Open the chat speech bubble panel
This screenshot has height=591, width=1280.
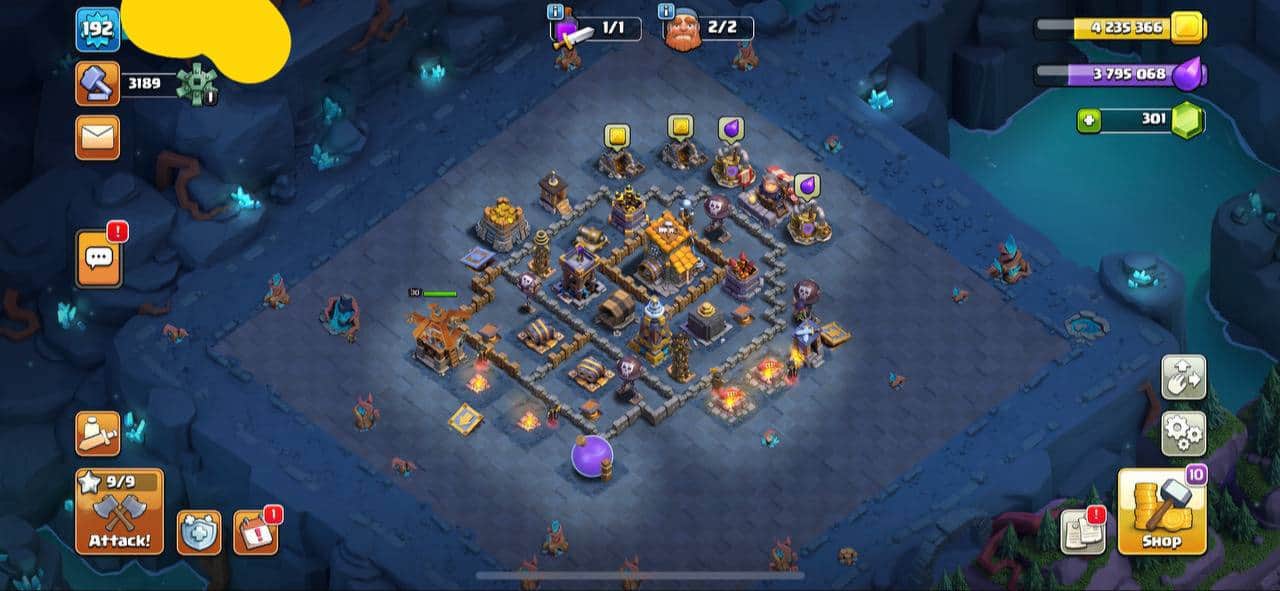click(x=98, y=258)
